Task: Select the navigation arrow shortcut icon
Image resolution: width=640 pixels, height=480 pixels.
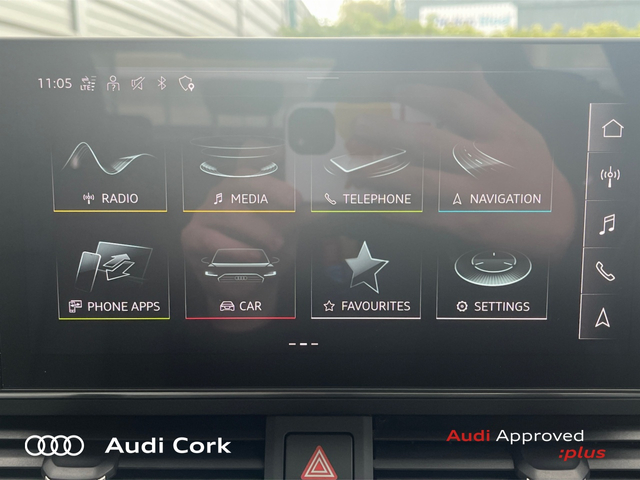Action: (604, 317)
